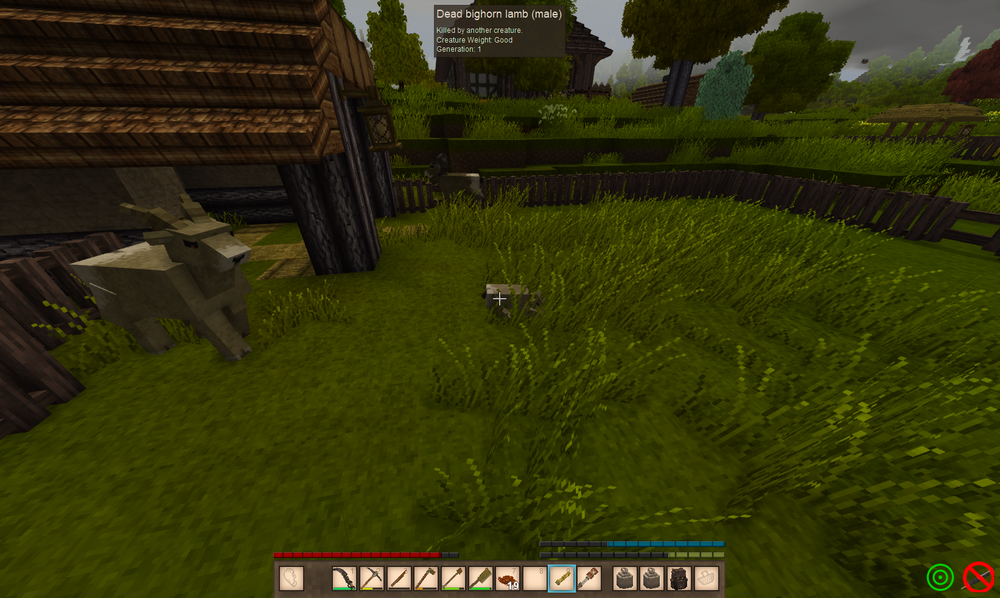This screenshot has width=1000, height=598.
Task: Toggle the green target circle icon
Action: [x=940, y=577]
